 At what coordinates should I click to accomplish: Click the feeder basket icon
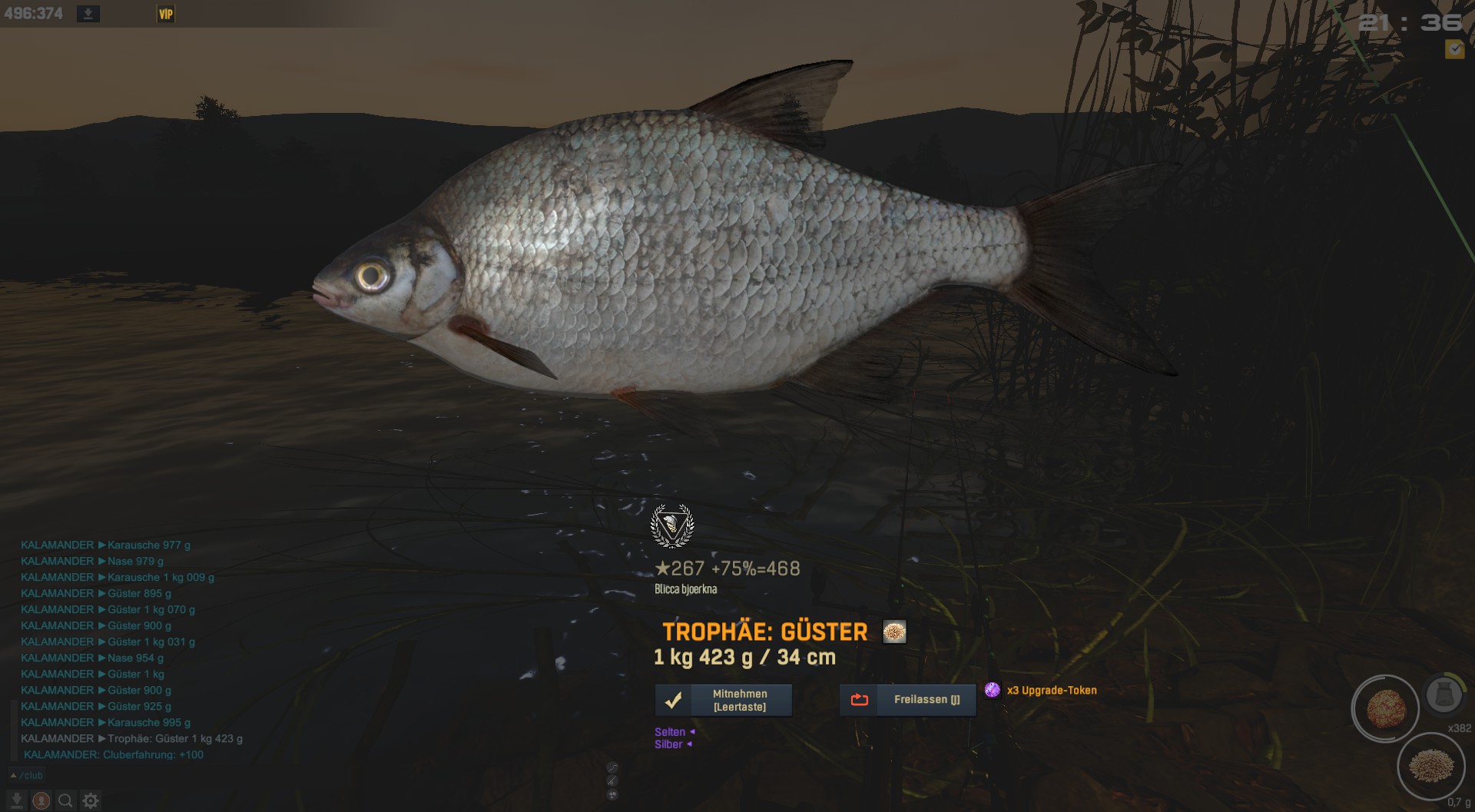(x=1444, y=694)
